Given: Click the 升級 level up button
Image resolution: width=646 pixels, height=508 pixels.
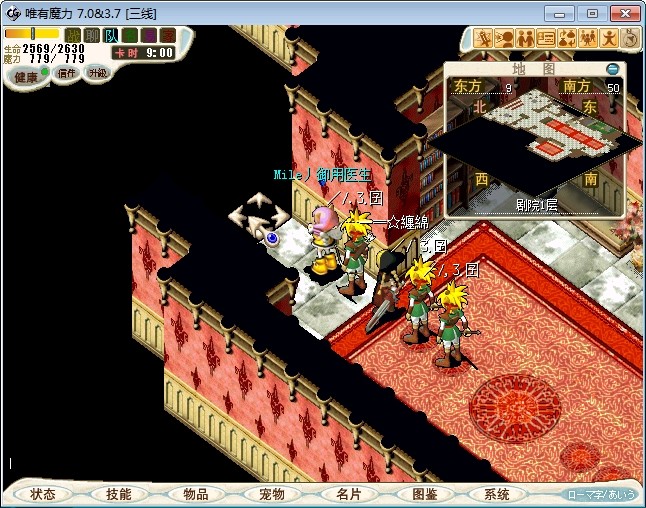Looking at the screenshot, I should [97, 73].
